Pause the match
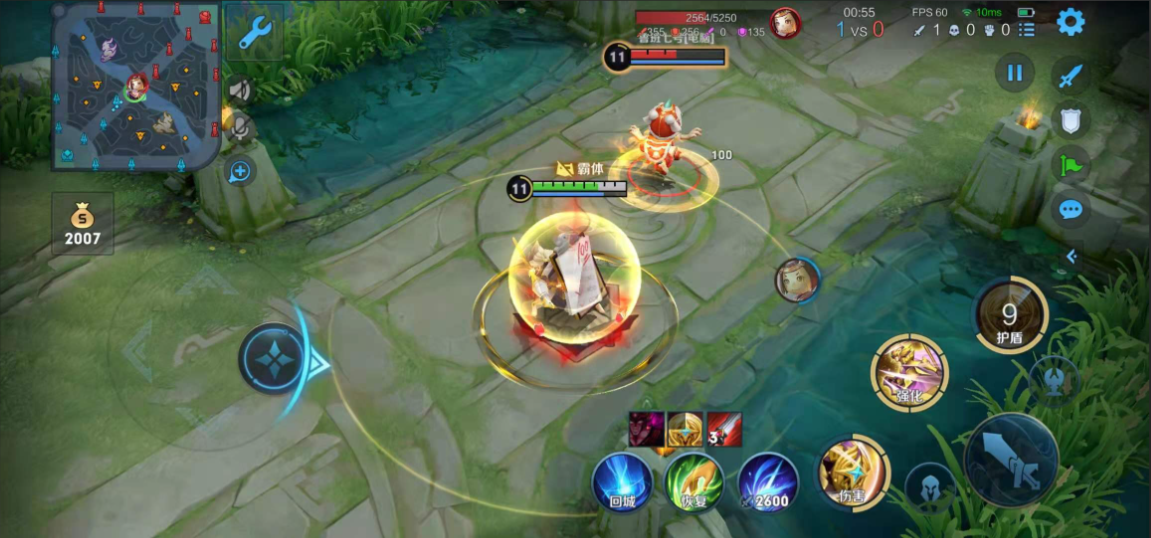 pyautogui.click(x=1015, y=73)
